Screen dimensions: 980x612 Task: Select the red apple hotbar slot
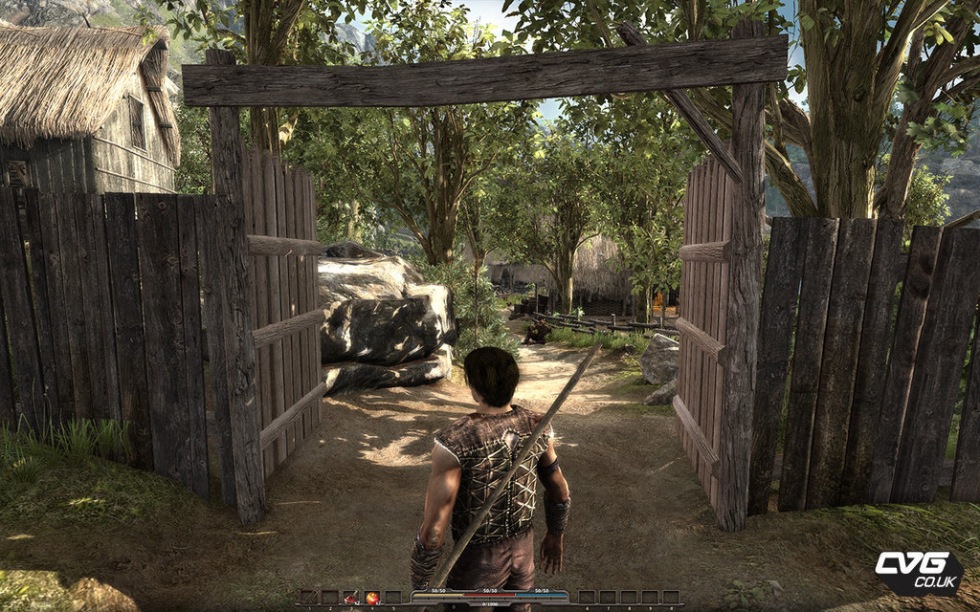(x=372, y=598)
